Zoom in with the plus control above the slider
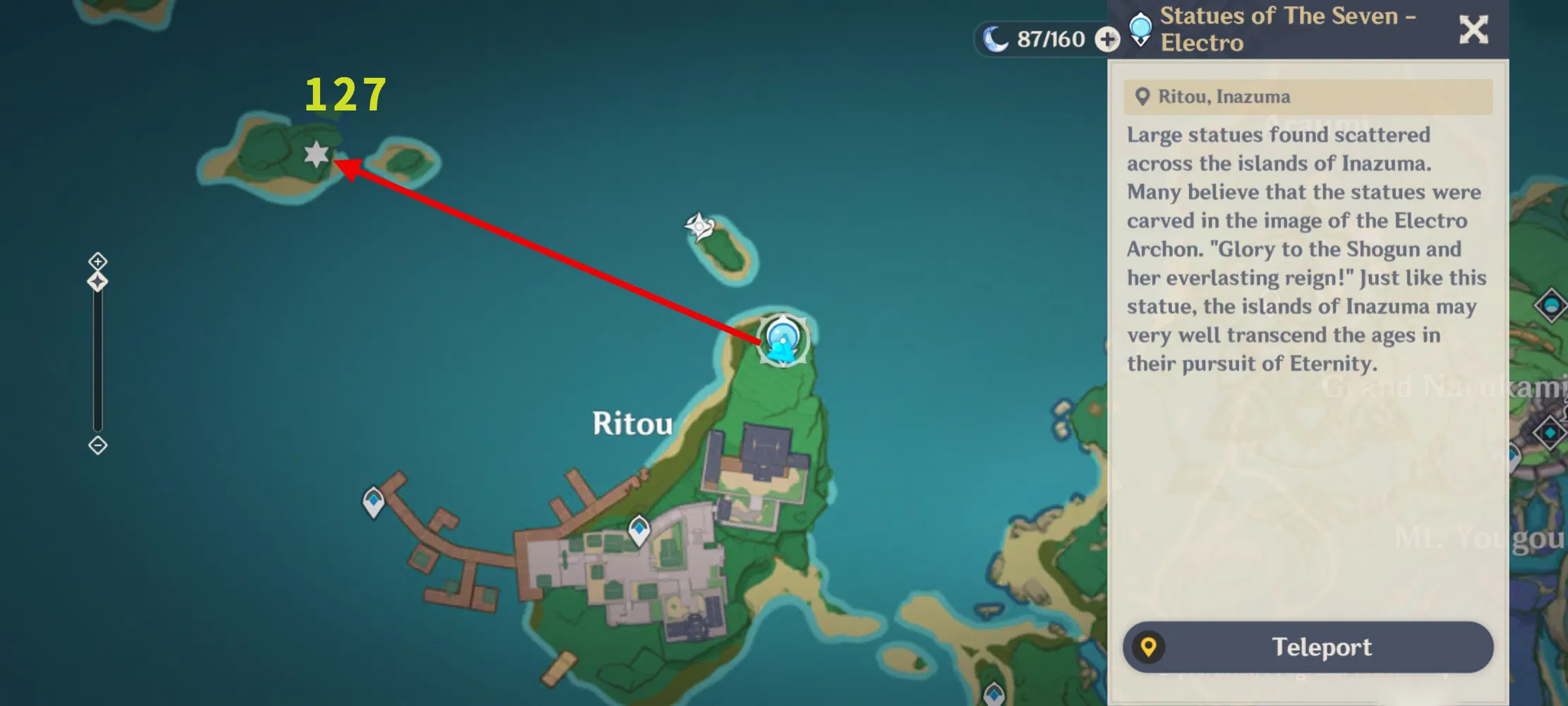 (x=97, y=261)
